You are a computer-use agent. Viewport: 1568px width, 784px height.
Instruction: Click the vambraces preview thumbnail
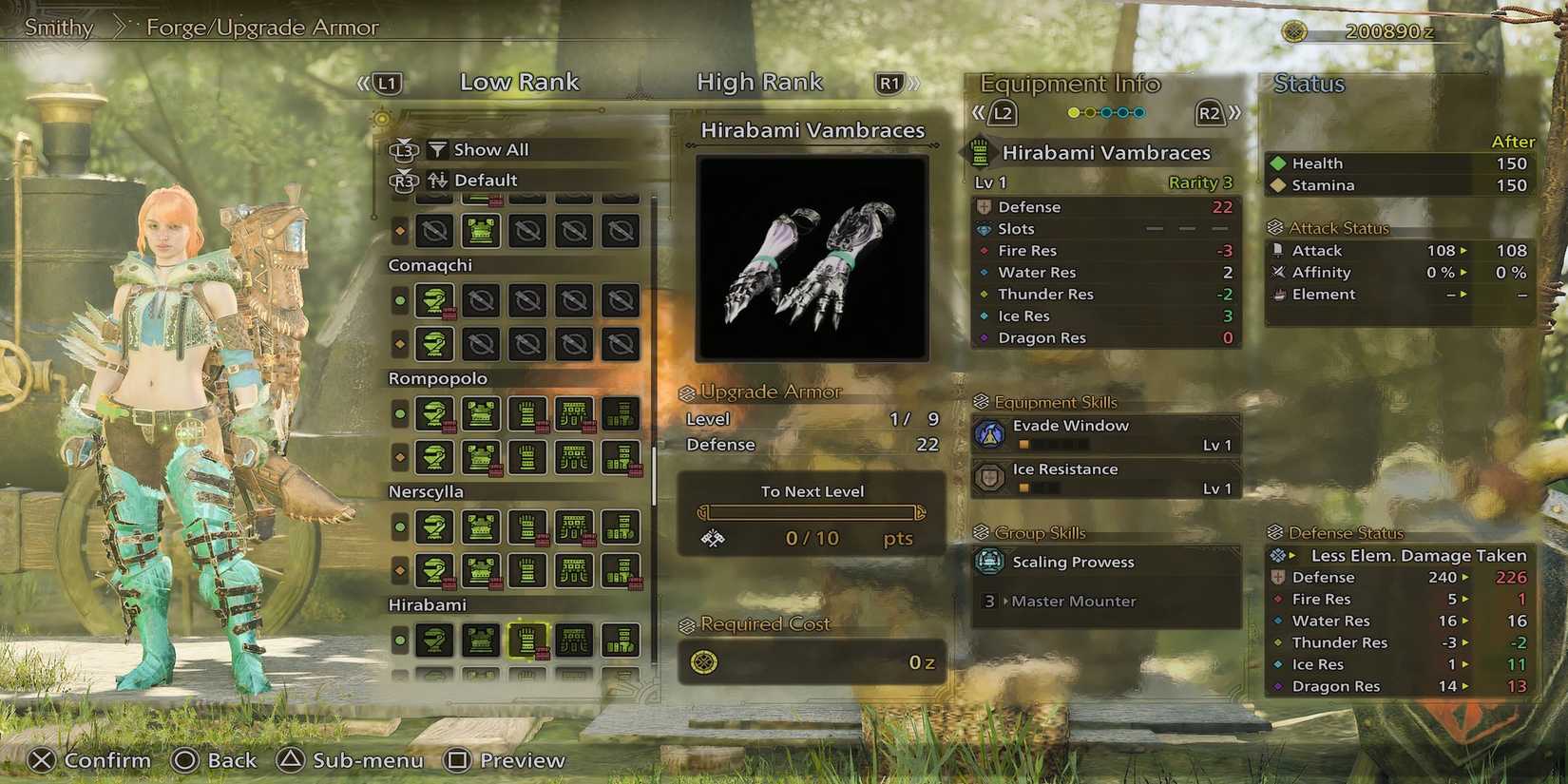tap(811, 258)
